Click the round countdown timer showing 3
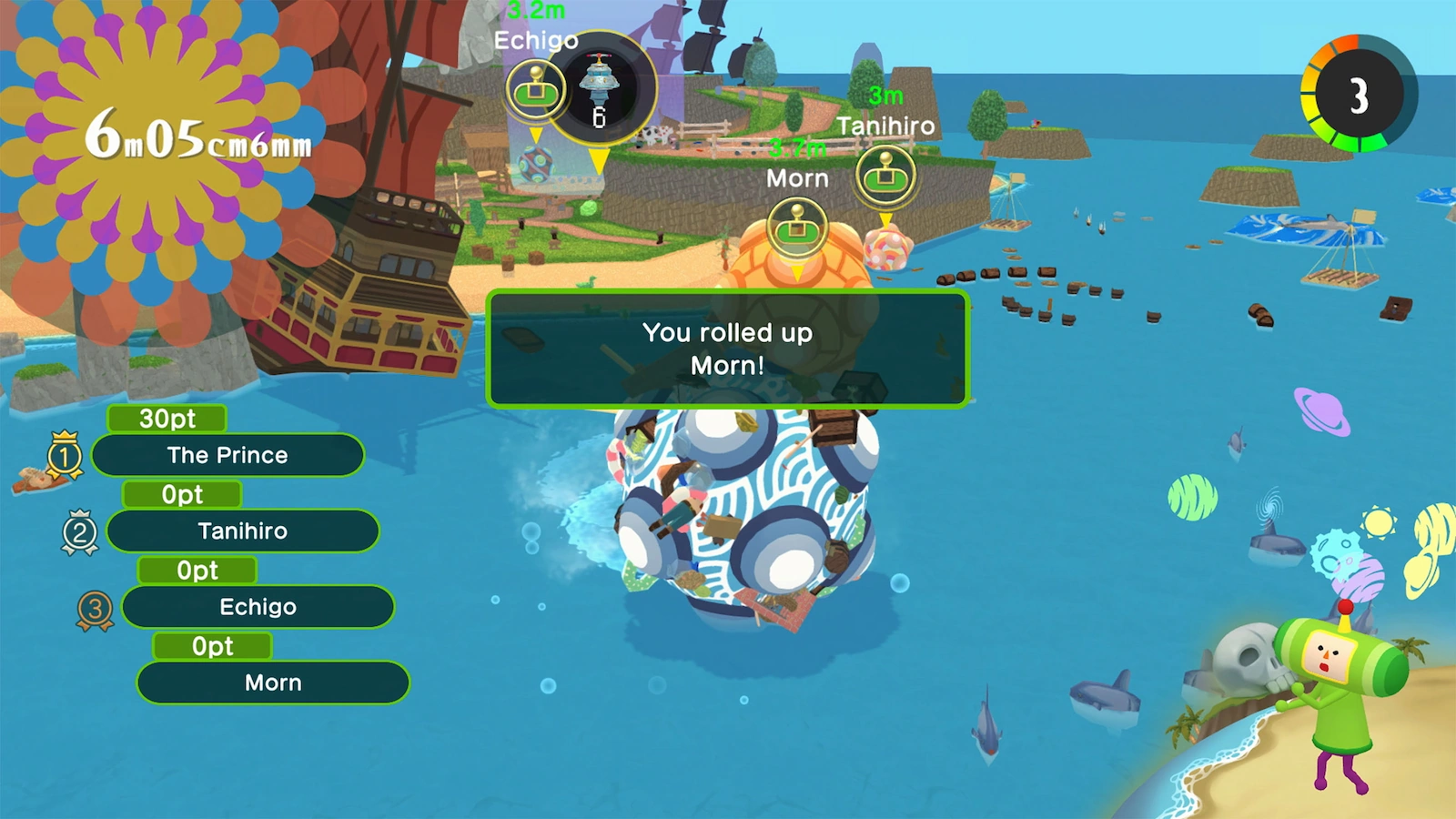 (x=1359, y=91)
